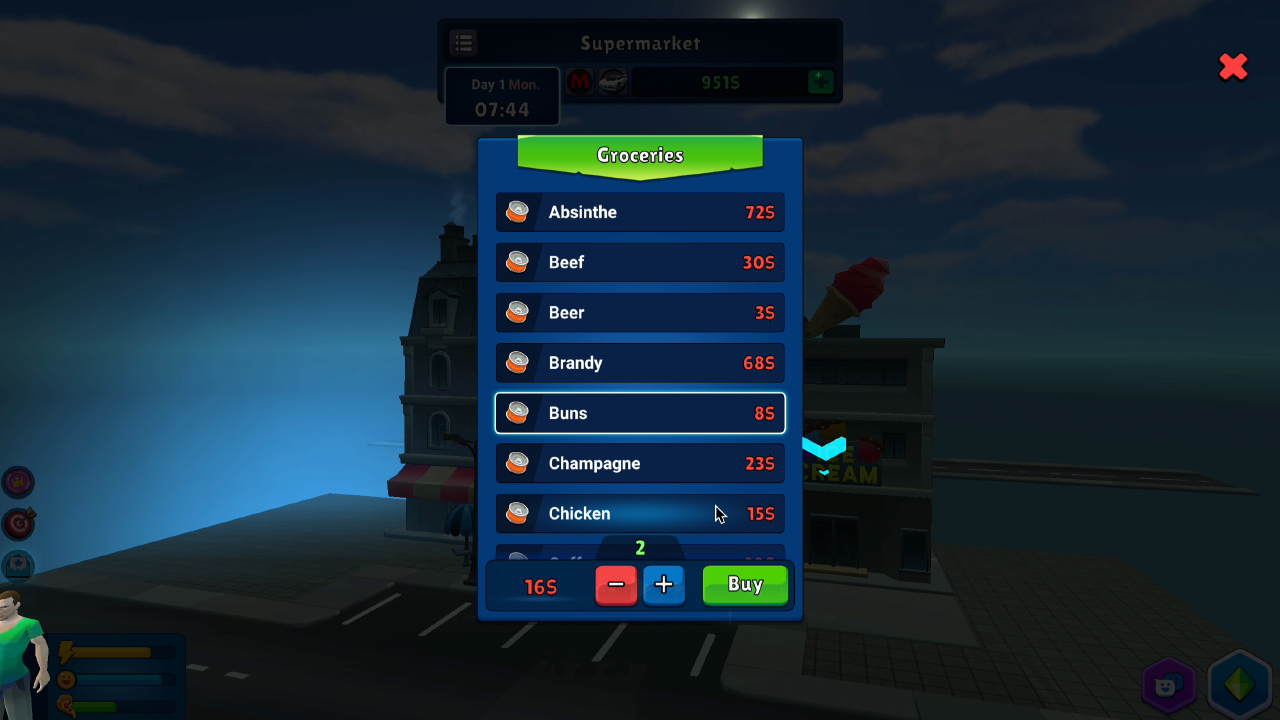
Task: Select the red target goals icon
Action: click(18, 524)
